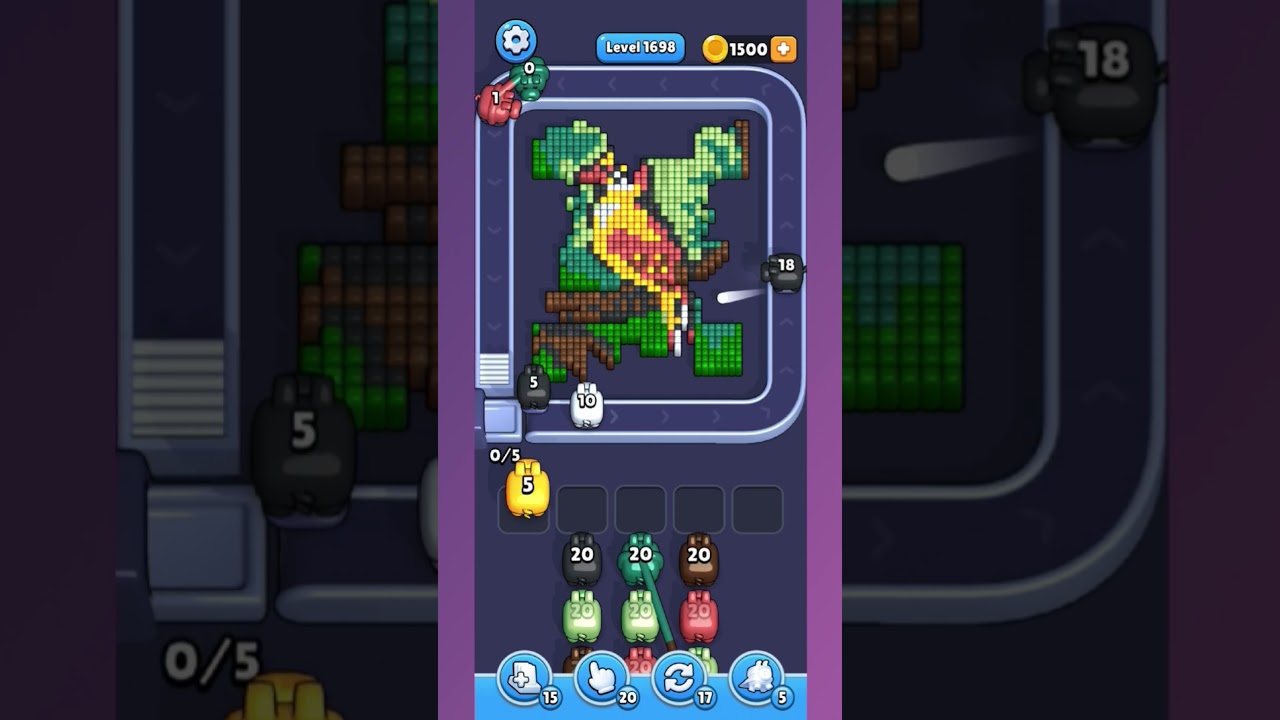
Task: Expand coins with the orange plus button
Action: point(783,47)
